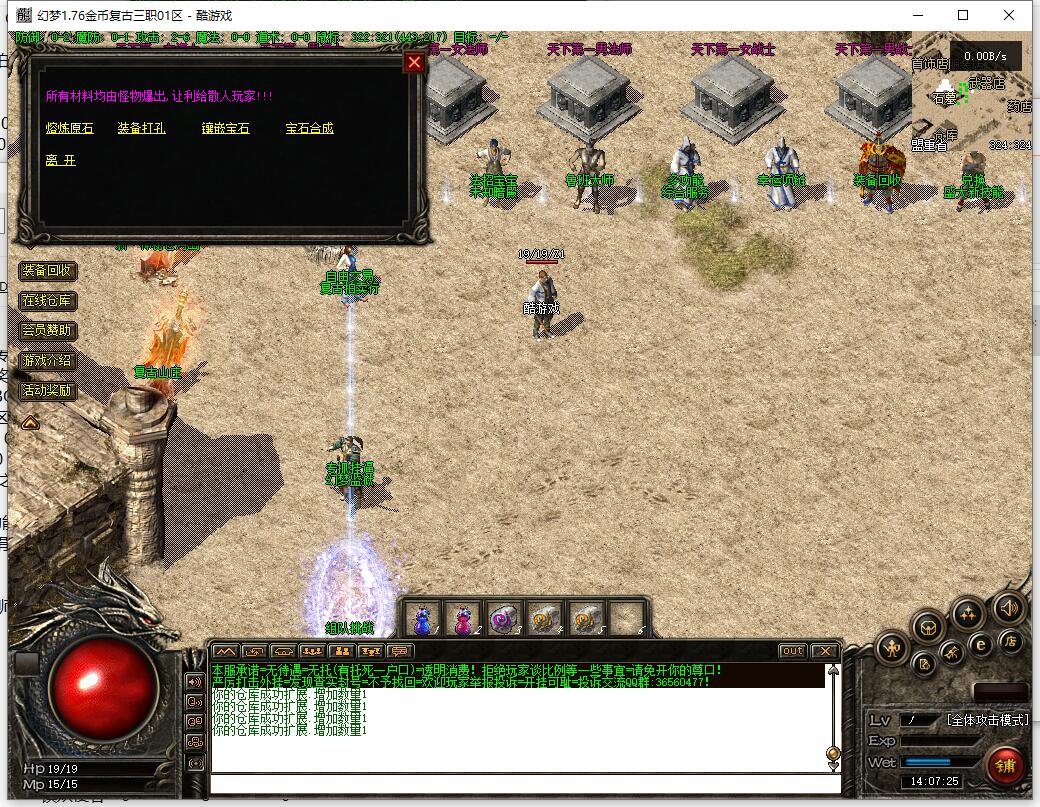1040x807 pixels.
Task: Open the 活动奖励 event rewards
Action: click(48, 391)
